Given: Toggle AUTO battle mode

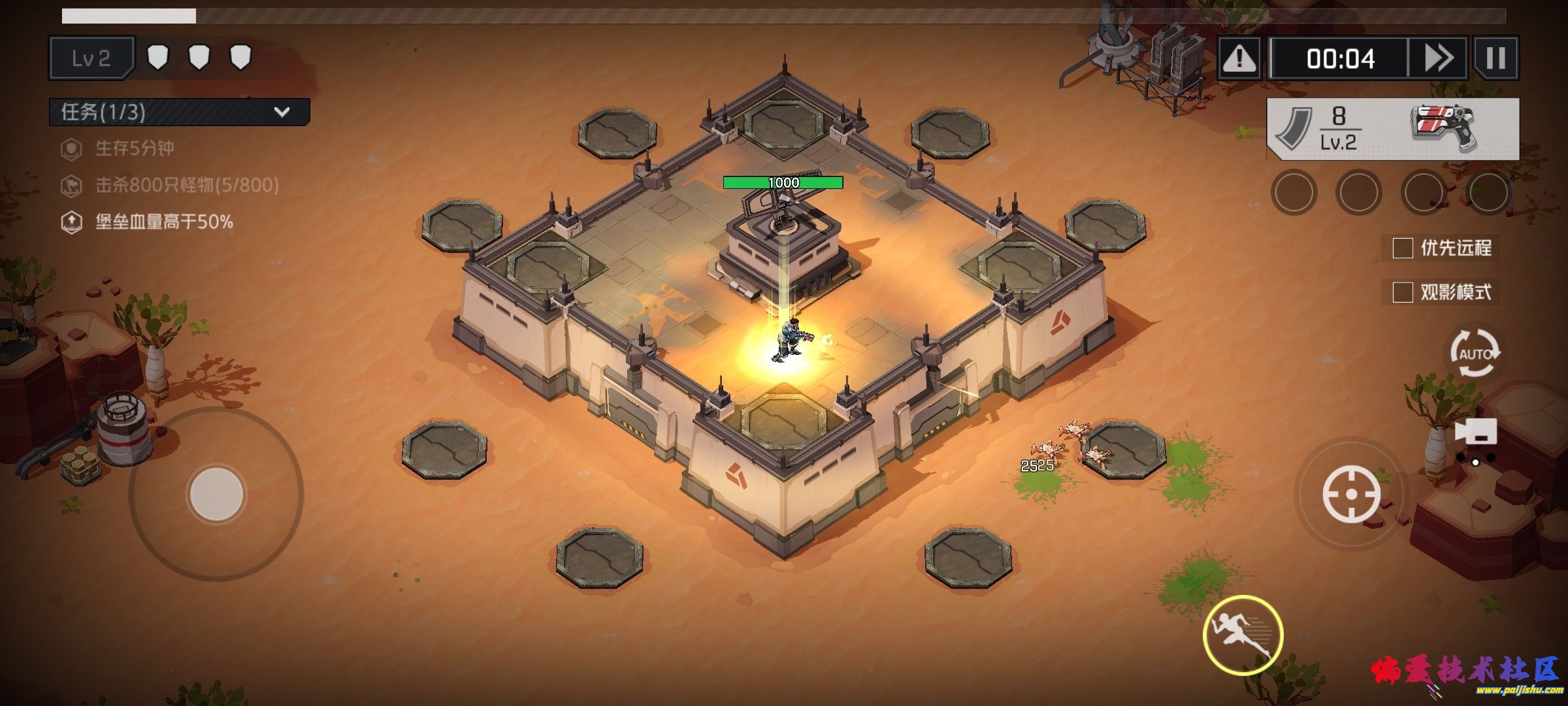Looking at the screenshot, I should (x=1475, y=354).
